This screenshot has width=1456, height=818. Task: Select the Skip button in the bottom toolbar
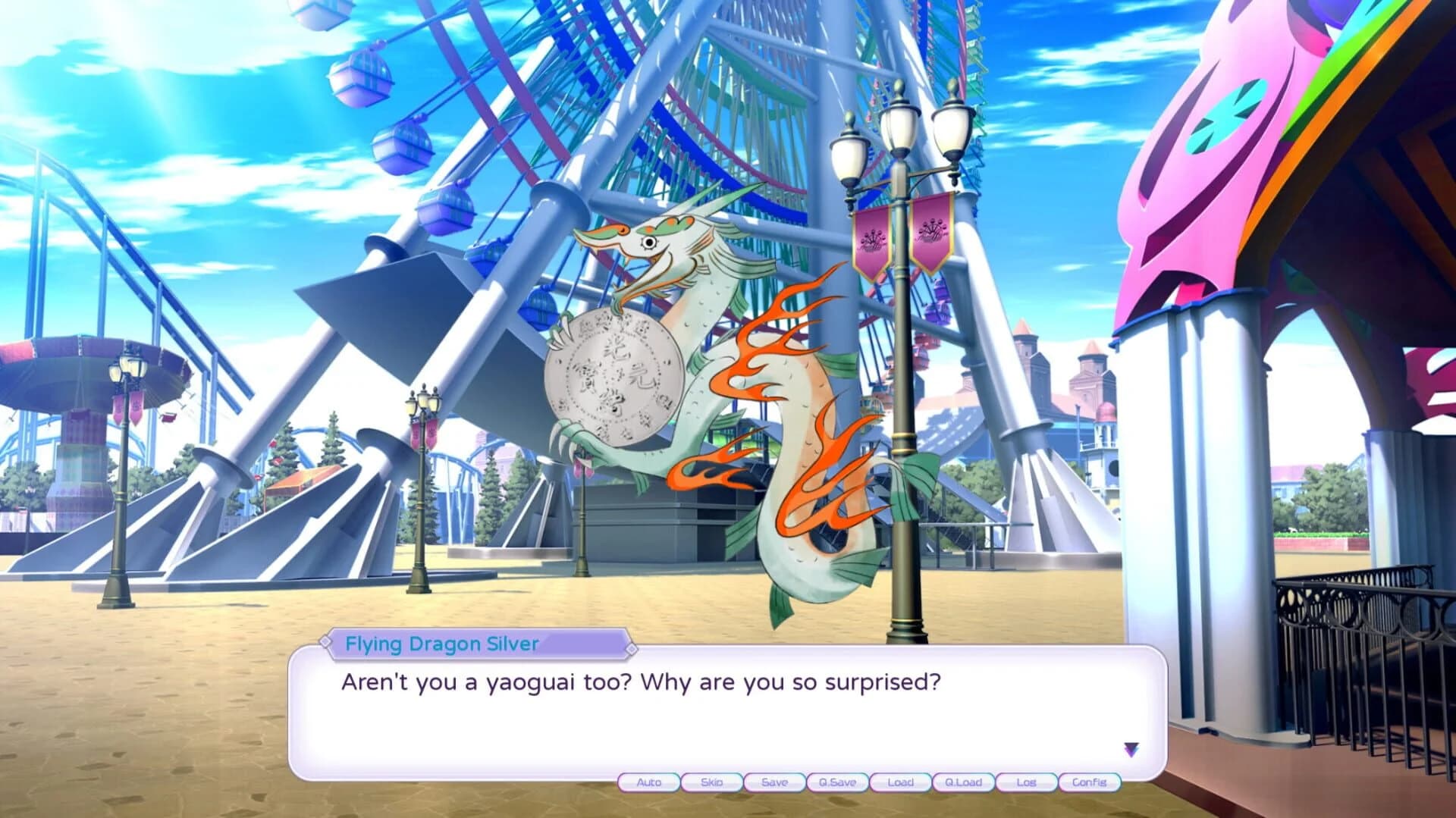[x=711, y=783]
